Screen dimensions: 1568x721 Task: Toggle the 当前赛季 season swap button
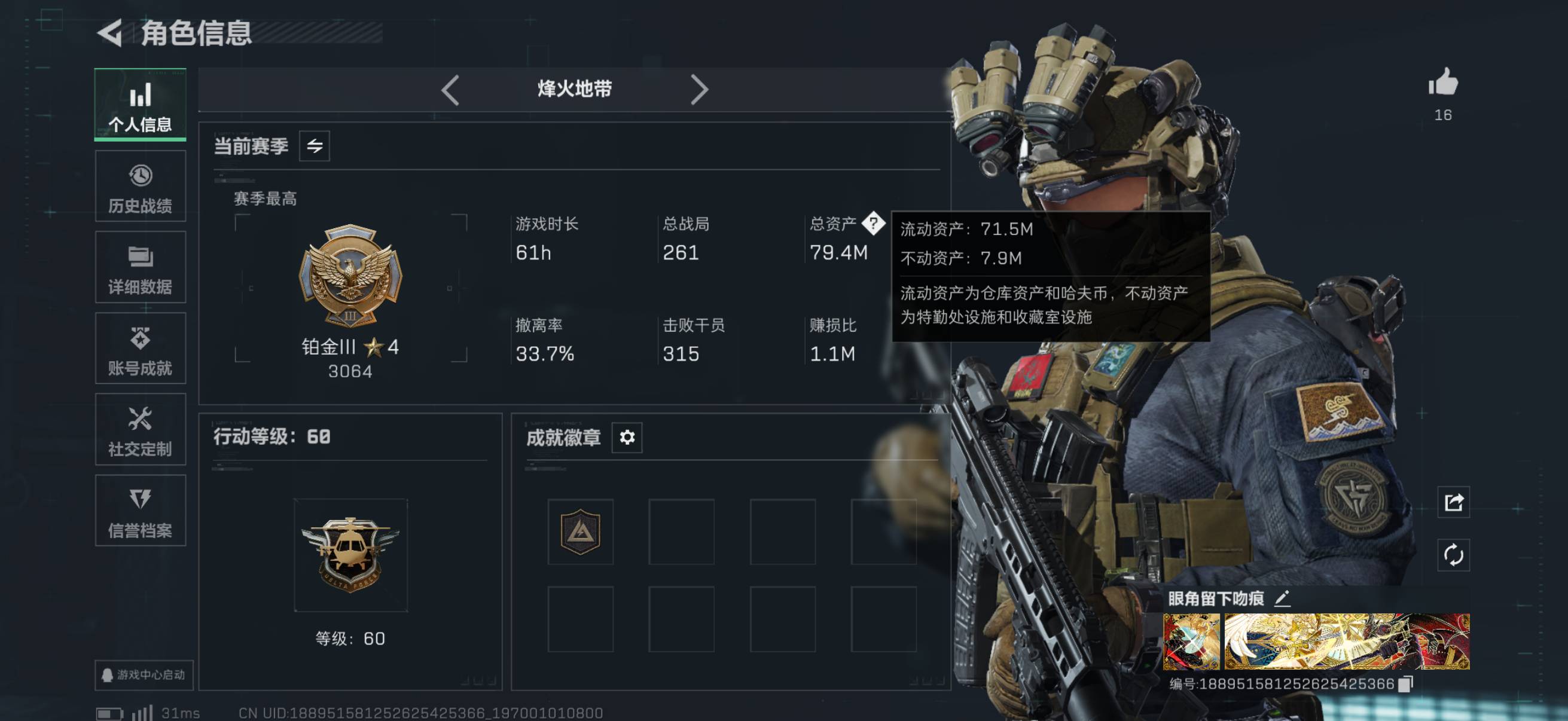coord(314,146)
